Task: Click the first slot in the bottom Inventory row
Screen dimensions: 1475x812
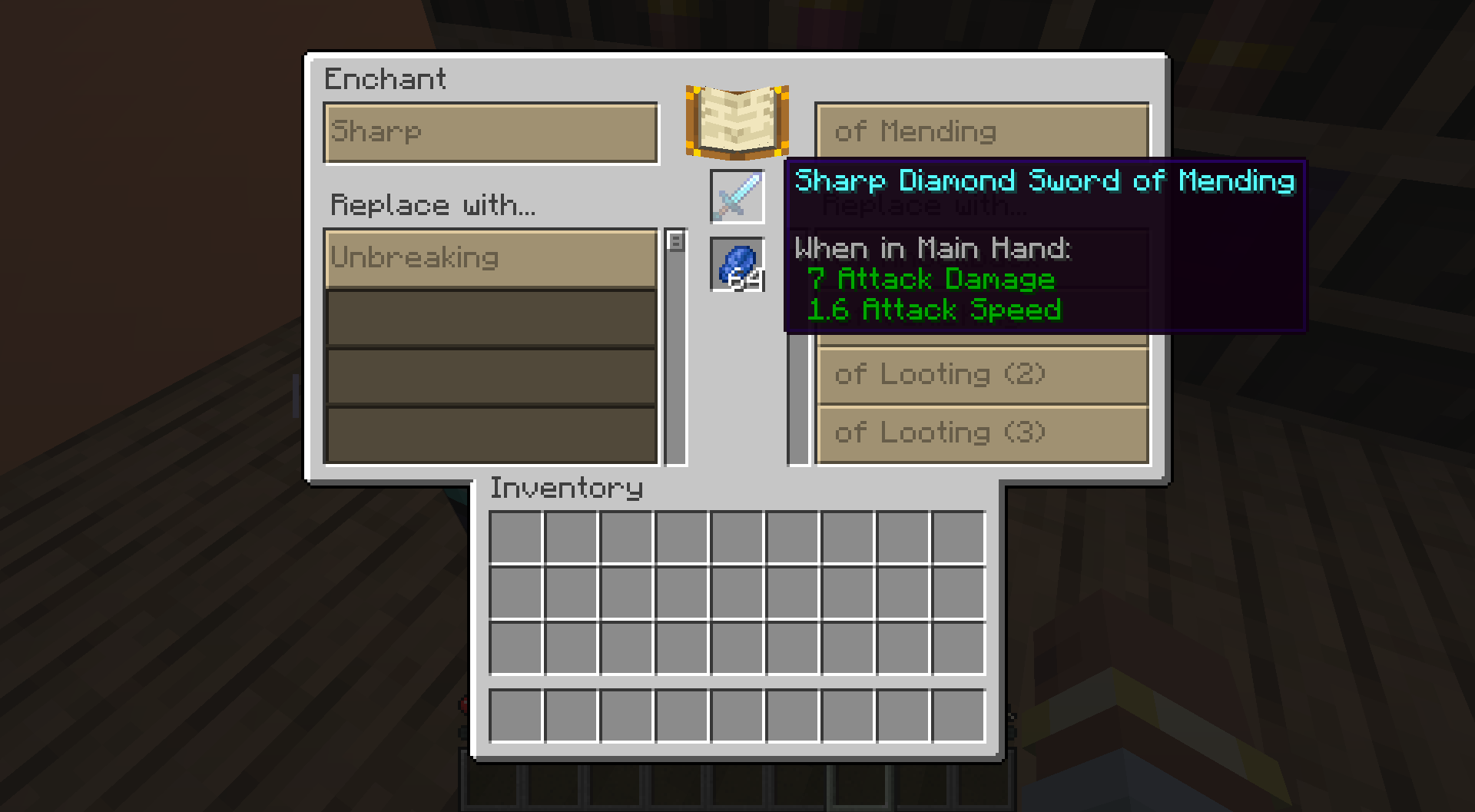Action: 515,715
